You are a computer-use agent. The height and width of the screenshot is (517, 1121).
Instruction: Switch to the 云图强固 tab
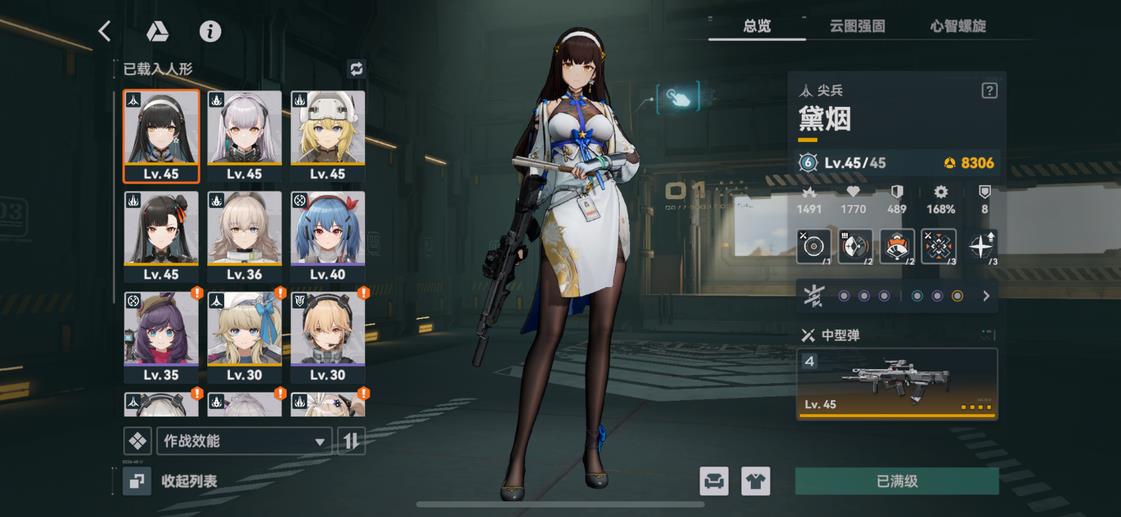pos(857,26)
